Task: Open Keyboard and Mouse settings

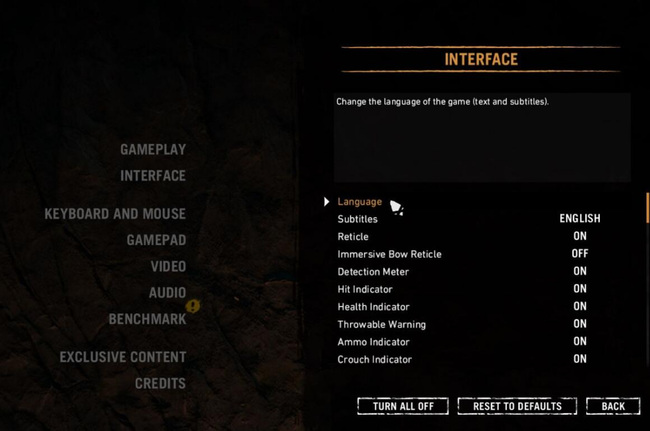Action: 115,214
